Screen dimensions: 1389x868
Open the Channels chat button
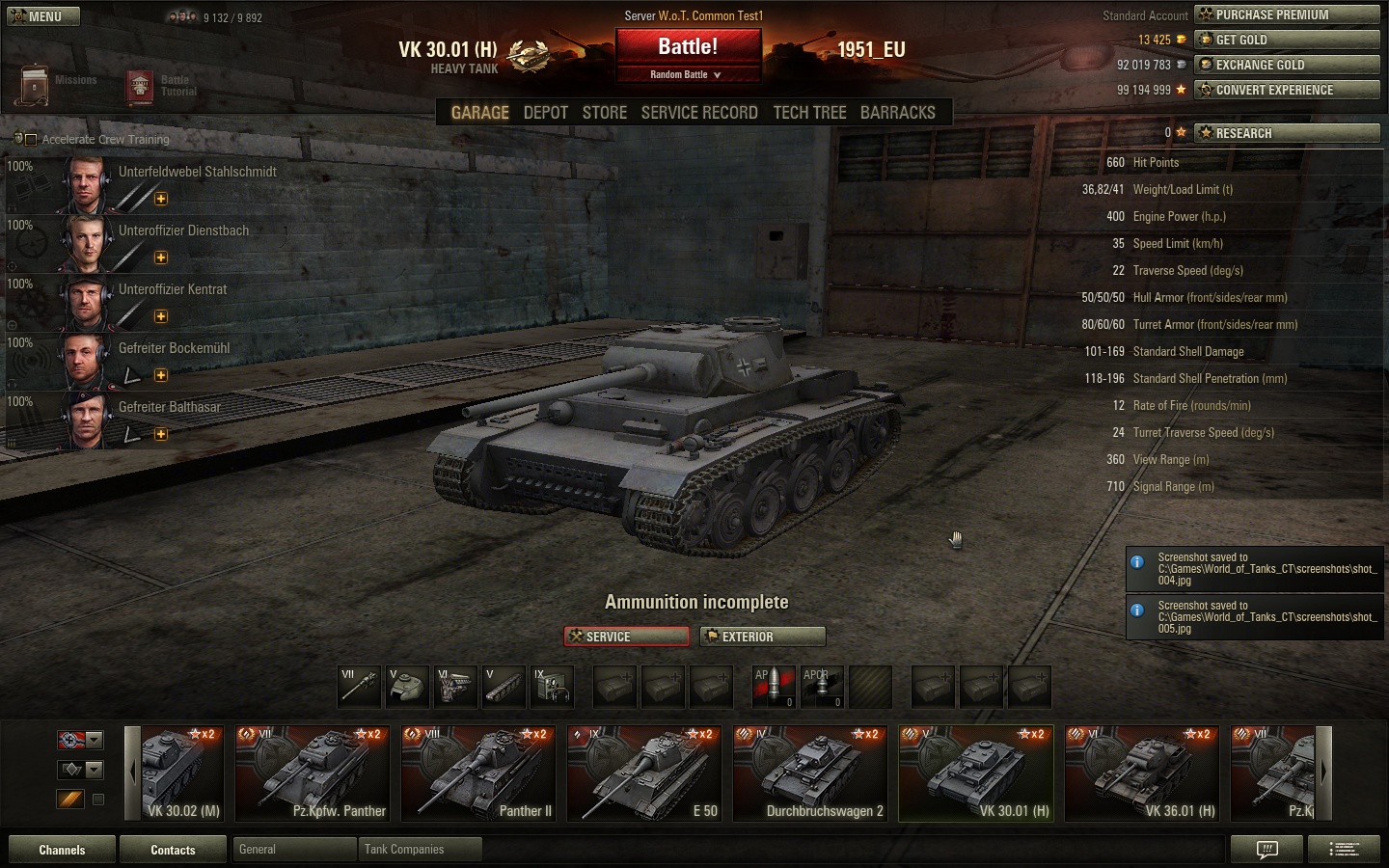point(62,850)
